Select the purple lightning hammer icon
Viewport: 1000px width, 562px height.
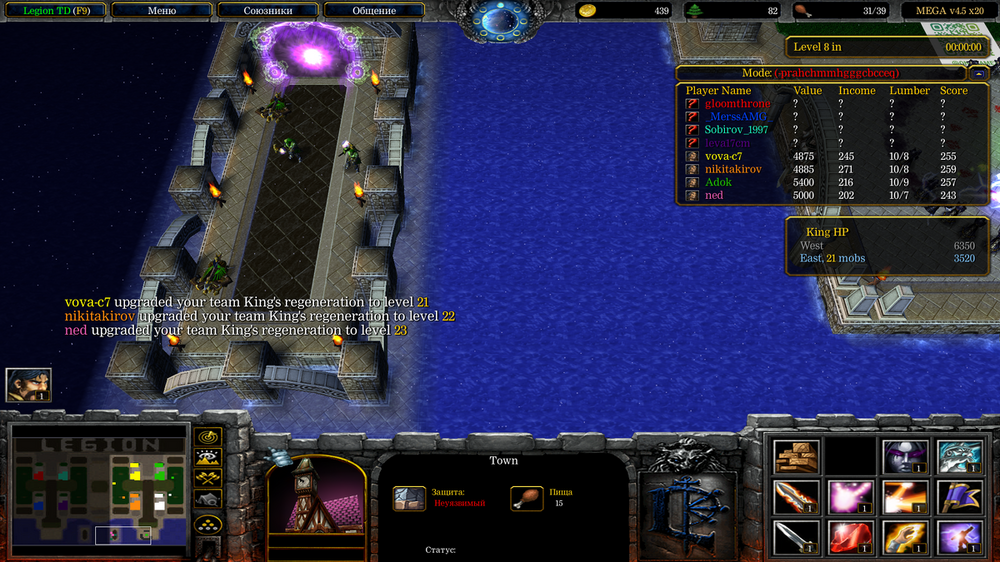click(960, 537)
